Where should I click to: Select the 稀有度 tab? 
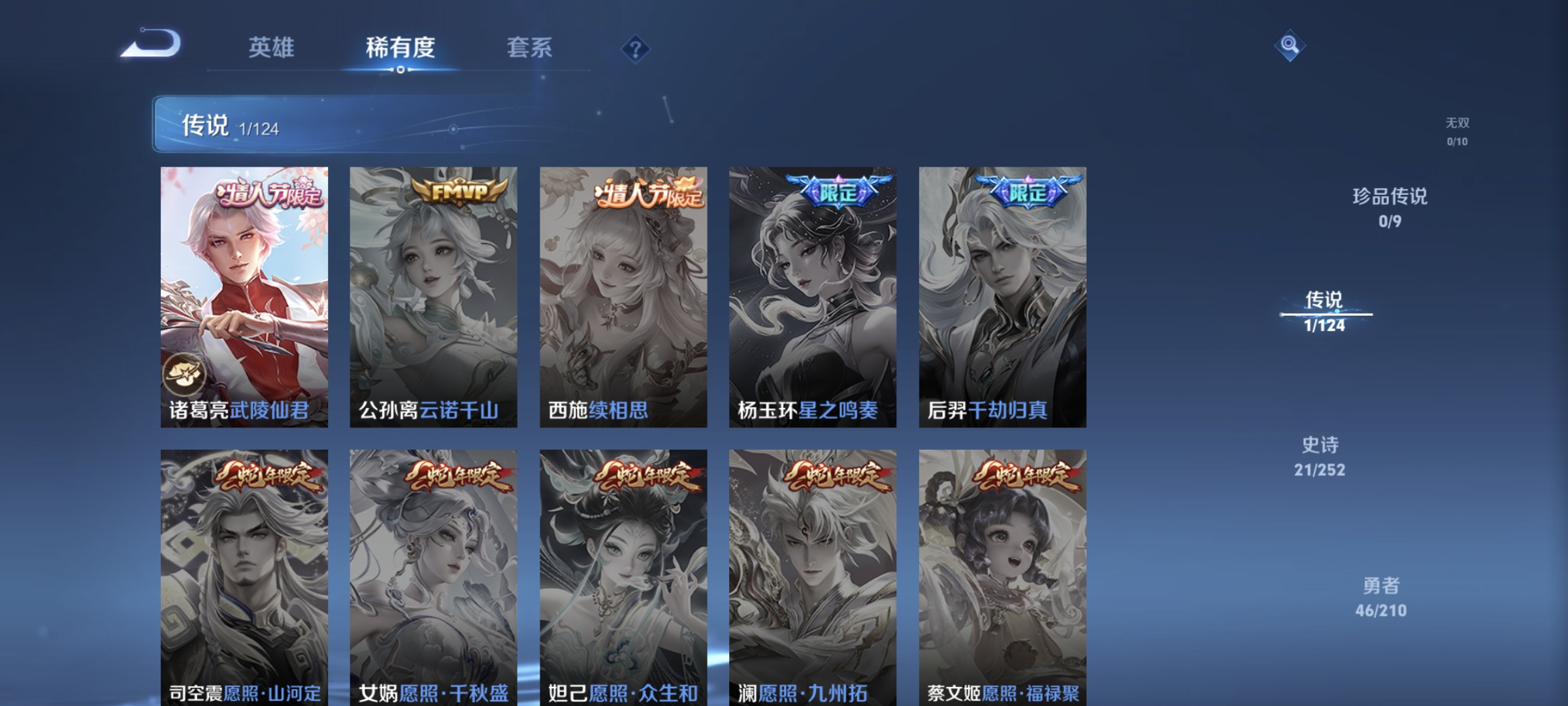[x=400, y=48]
